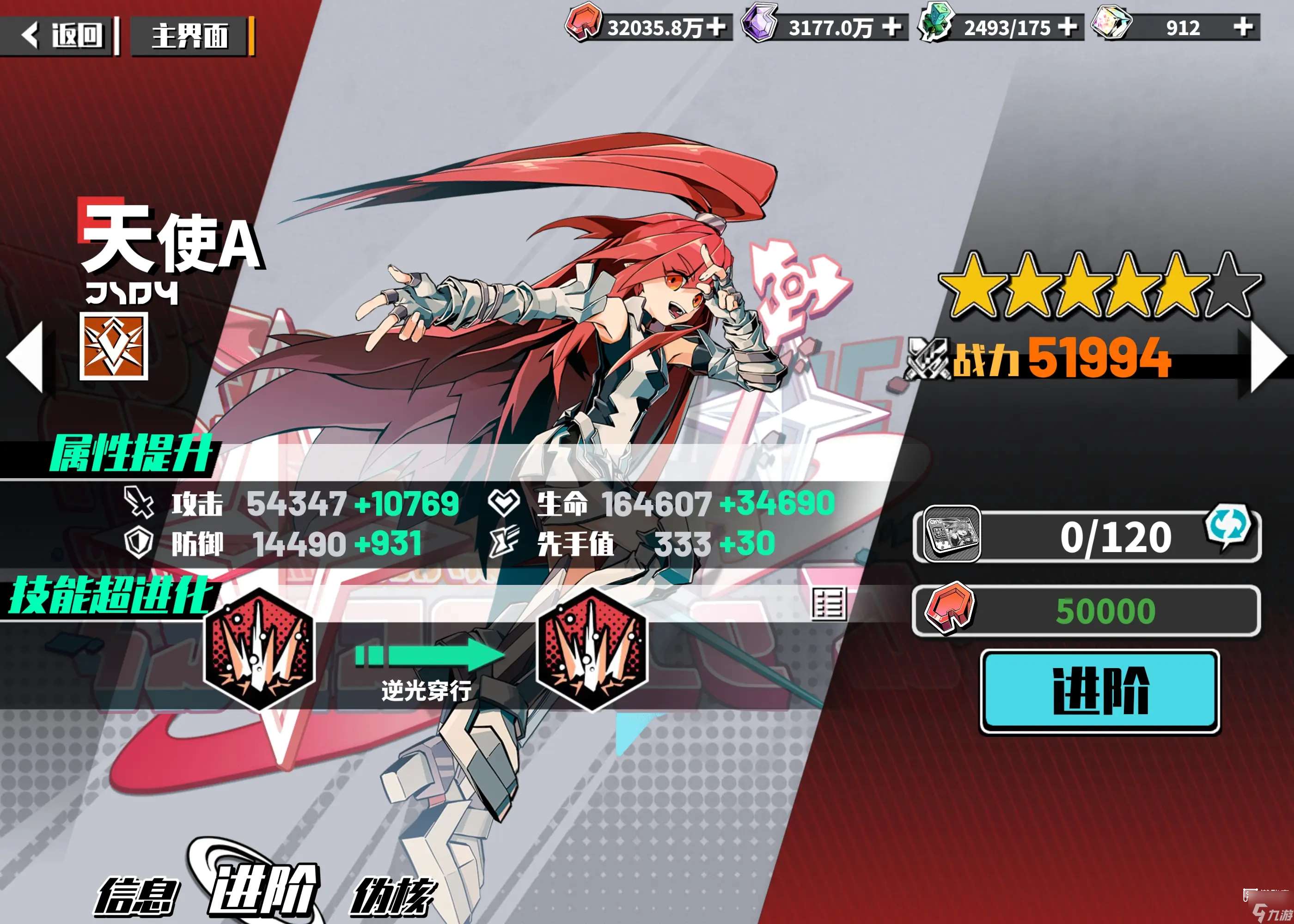Add purple crystal currency with plus
The image size is (1294, 924).
[891, 27]
